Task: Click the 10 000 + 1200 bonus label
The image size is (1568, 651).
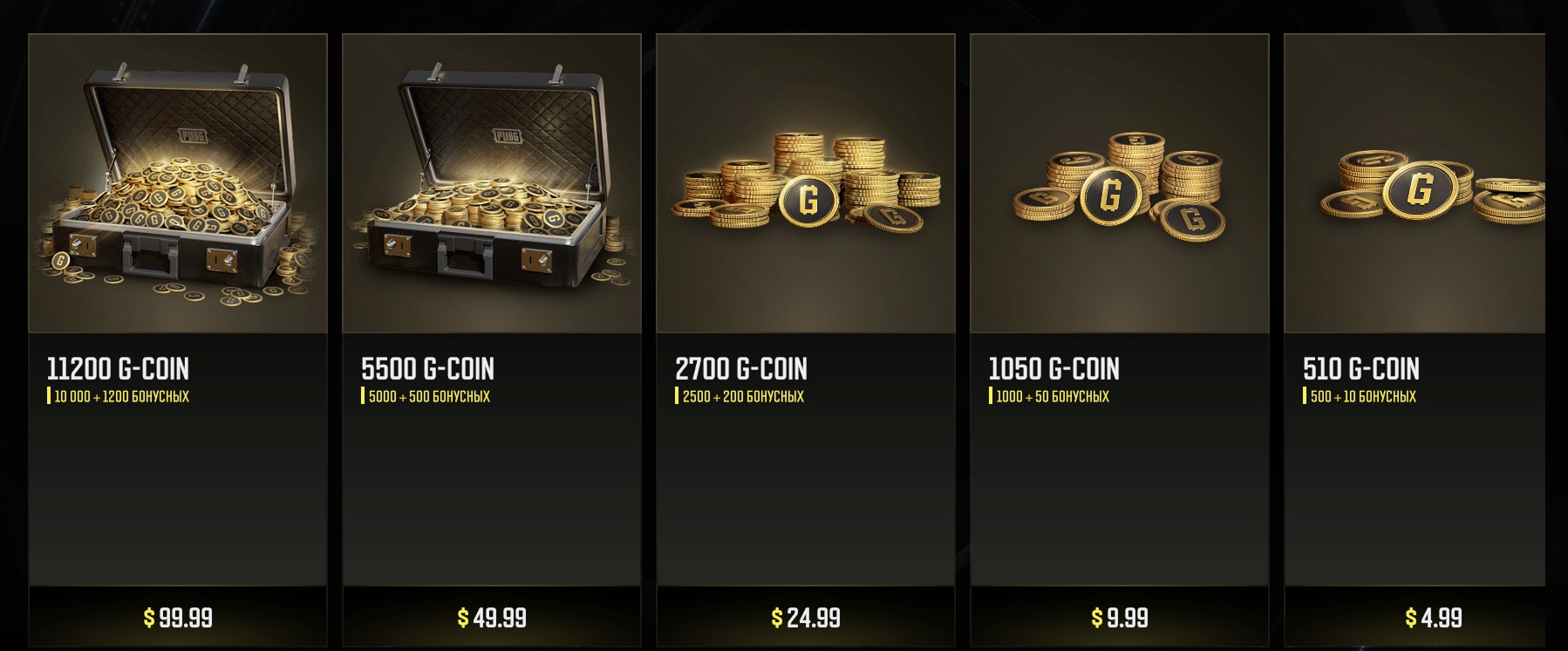Action: tap(122, 396)
